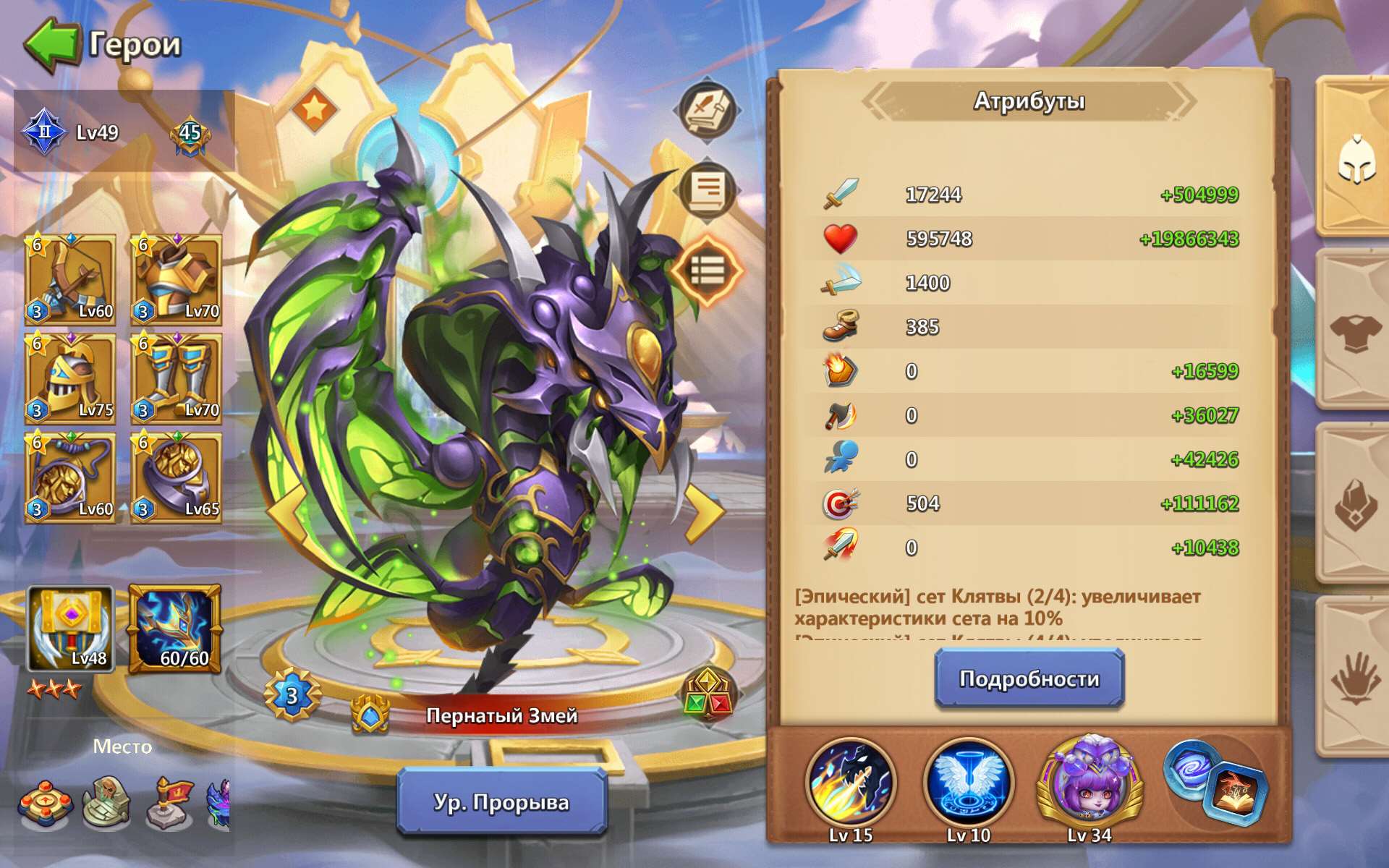The width and height of the screenshot is (1389, 868).
Task: Open the hero details scroll icon
Action: point(707,188)
